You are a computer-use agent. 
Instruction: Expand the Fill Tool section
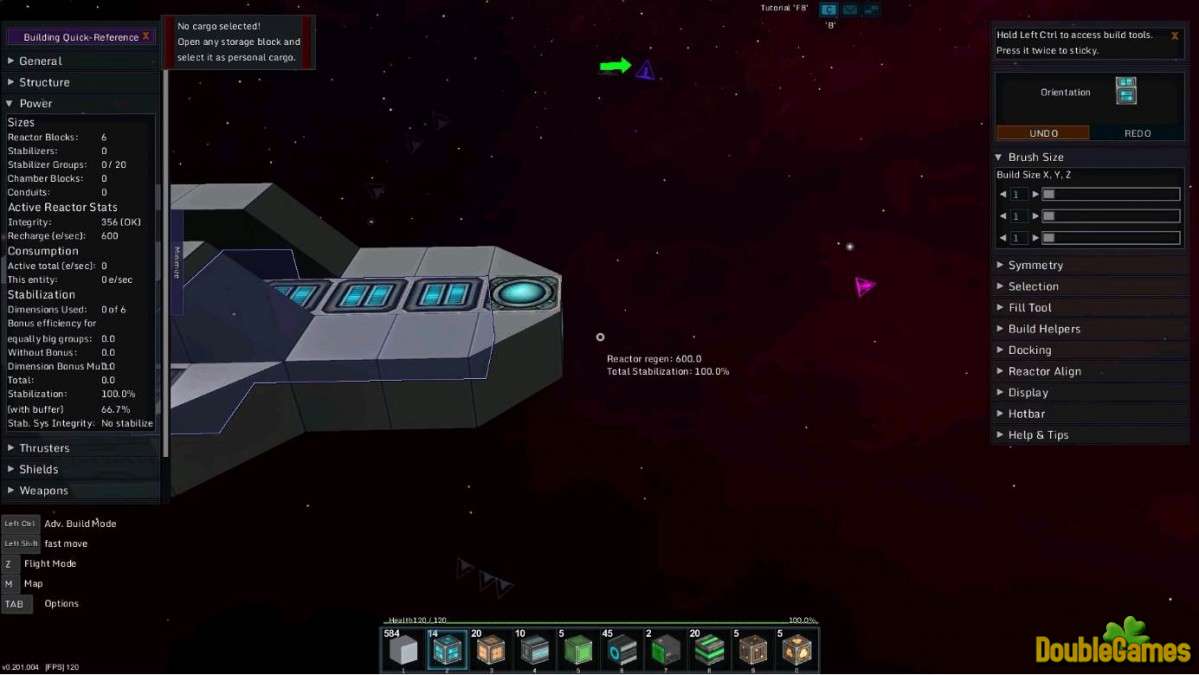point(1029,307)
